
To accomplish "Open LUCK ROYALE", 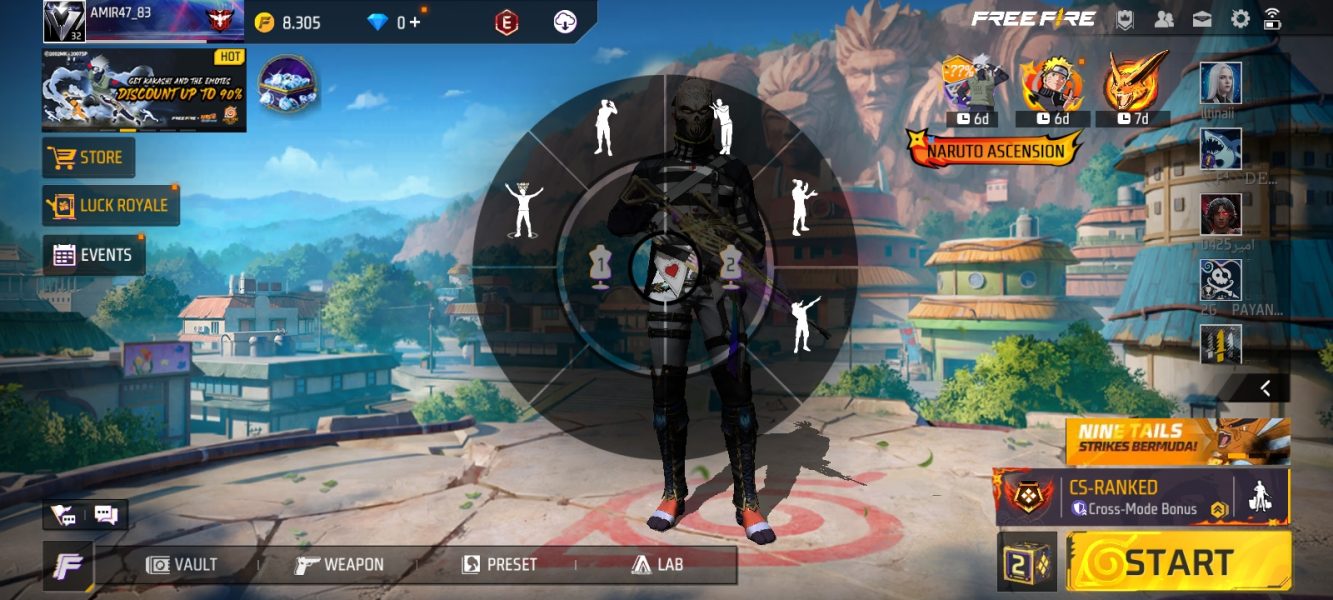I will (x=110, y=205).
